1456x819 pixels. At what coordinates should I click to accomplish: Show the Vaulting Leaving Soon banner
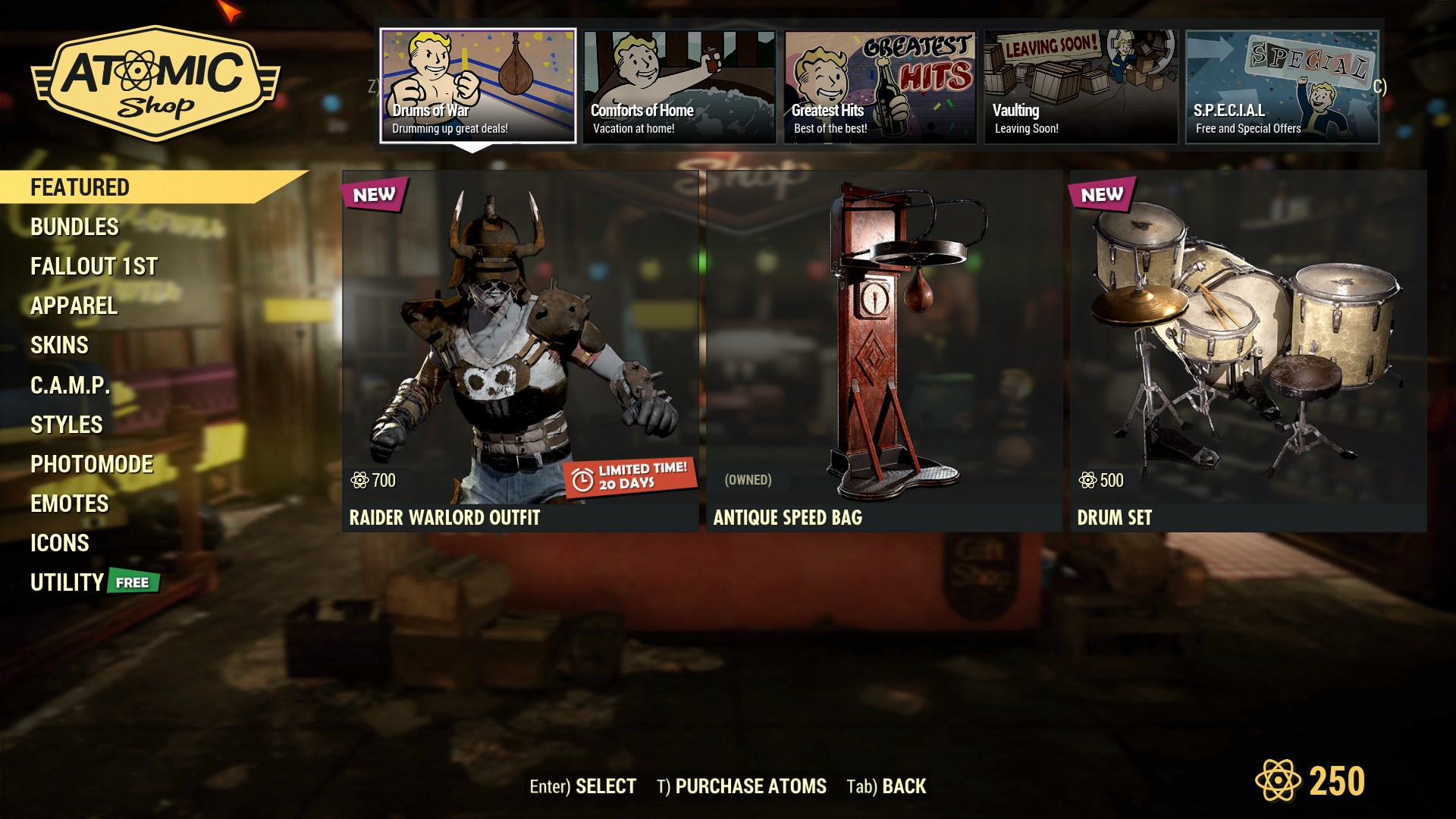tap(1081, 86)
